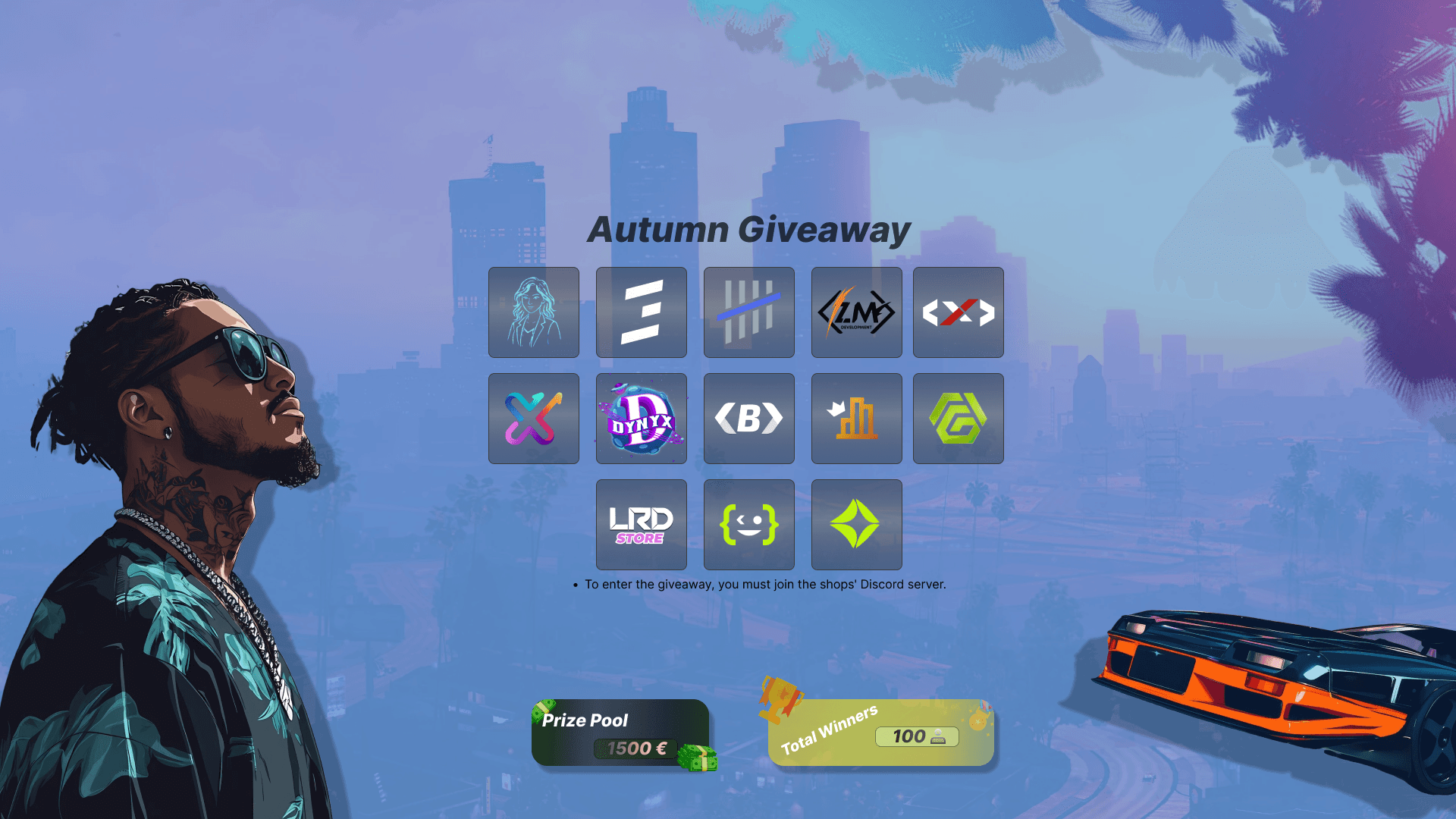Open the woman portrait shop tile
This screenshot has height=819, width=1456.
click(534, 312)
